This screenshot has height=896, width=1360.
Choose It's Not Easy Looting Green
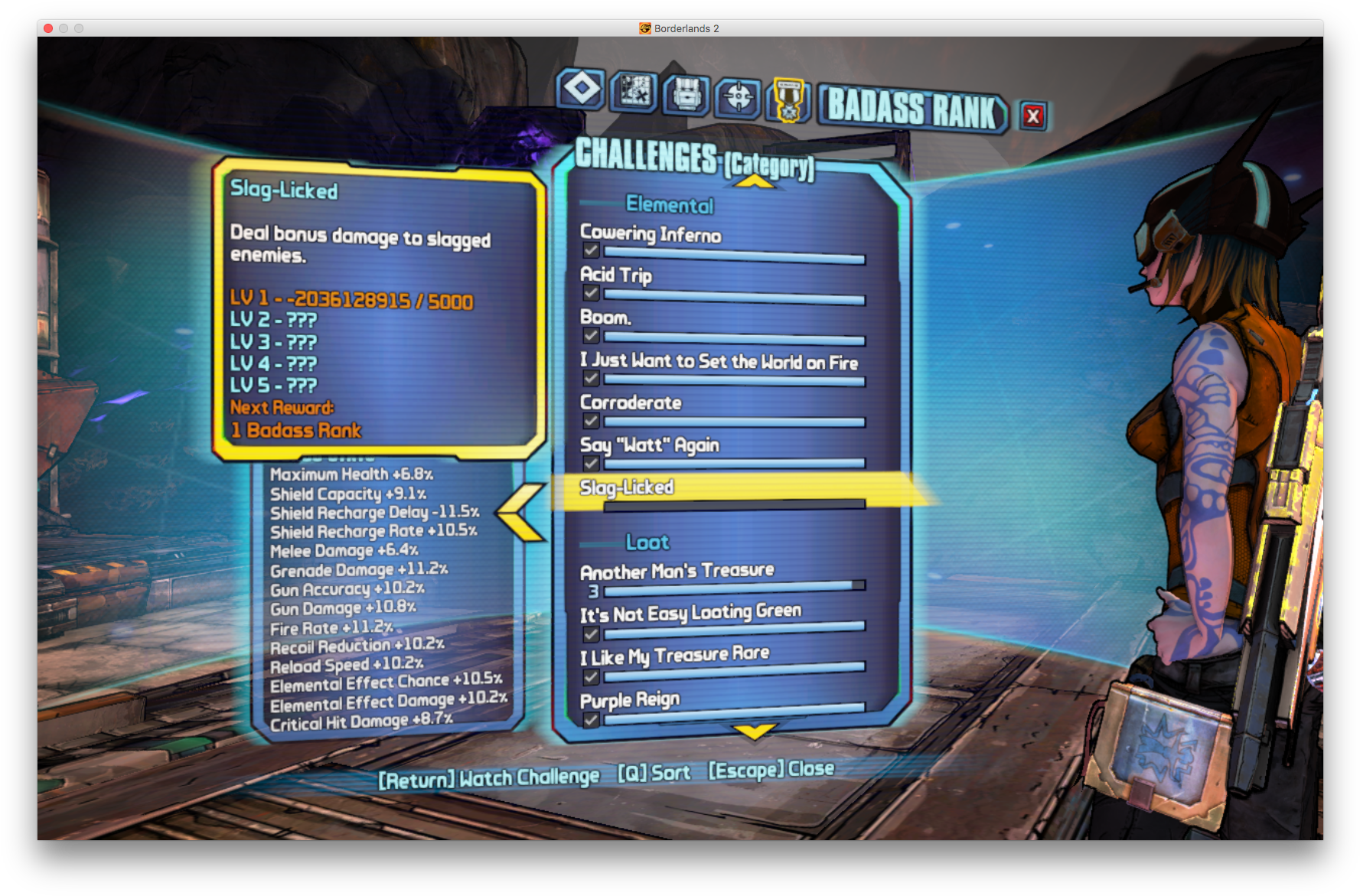[x=690, y=614]
